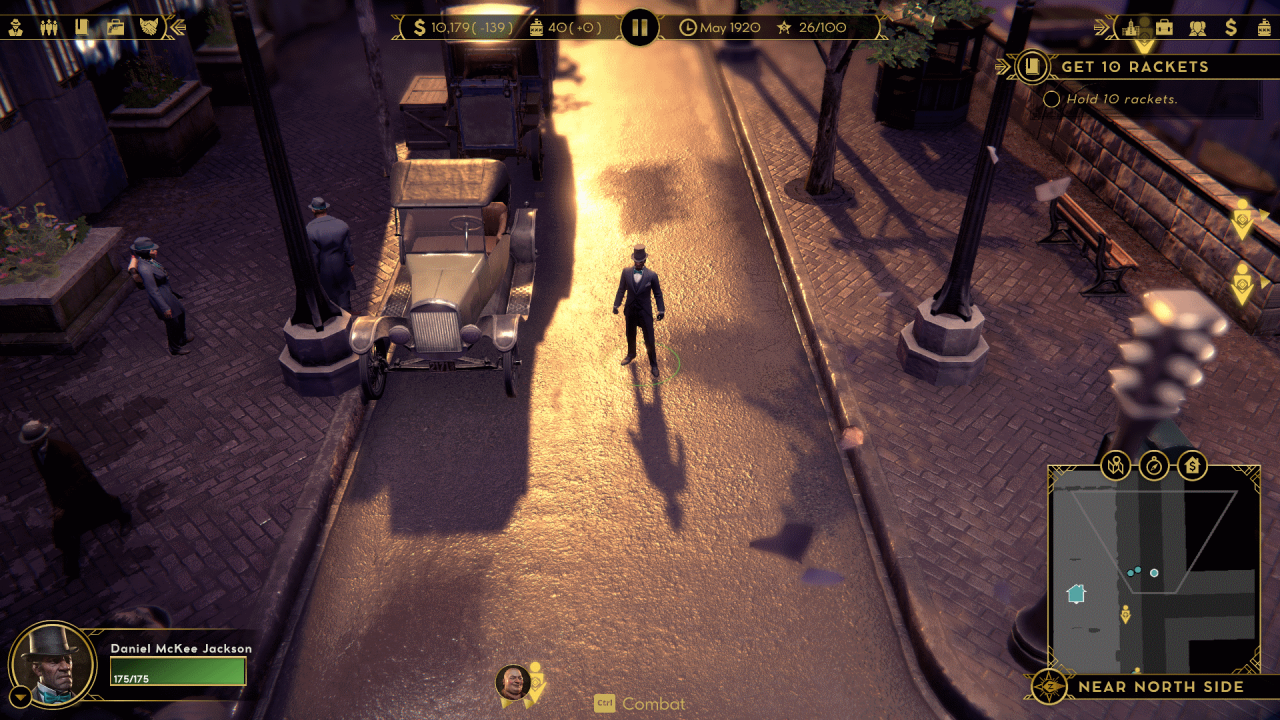Open the boss profile fedora icon
Viewport: 1280px width, 720px height.
(16, 27)
